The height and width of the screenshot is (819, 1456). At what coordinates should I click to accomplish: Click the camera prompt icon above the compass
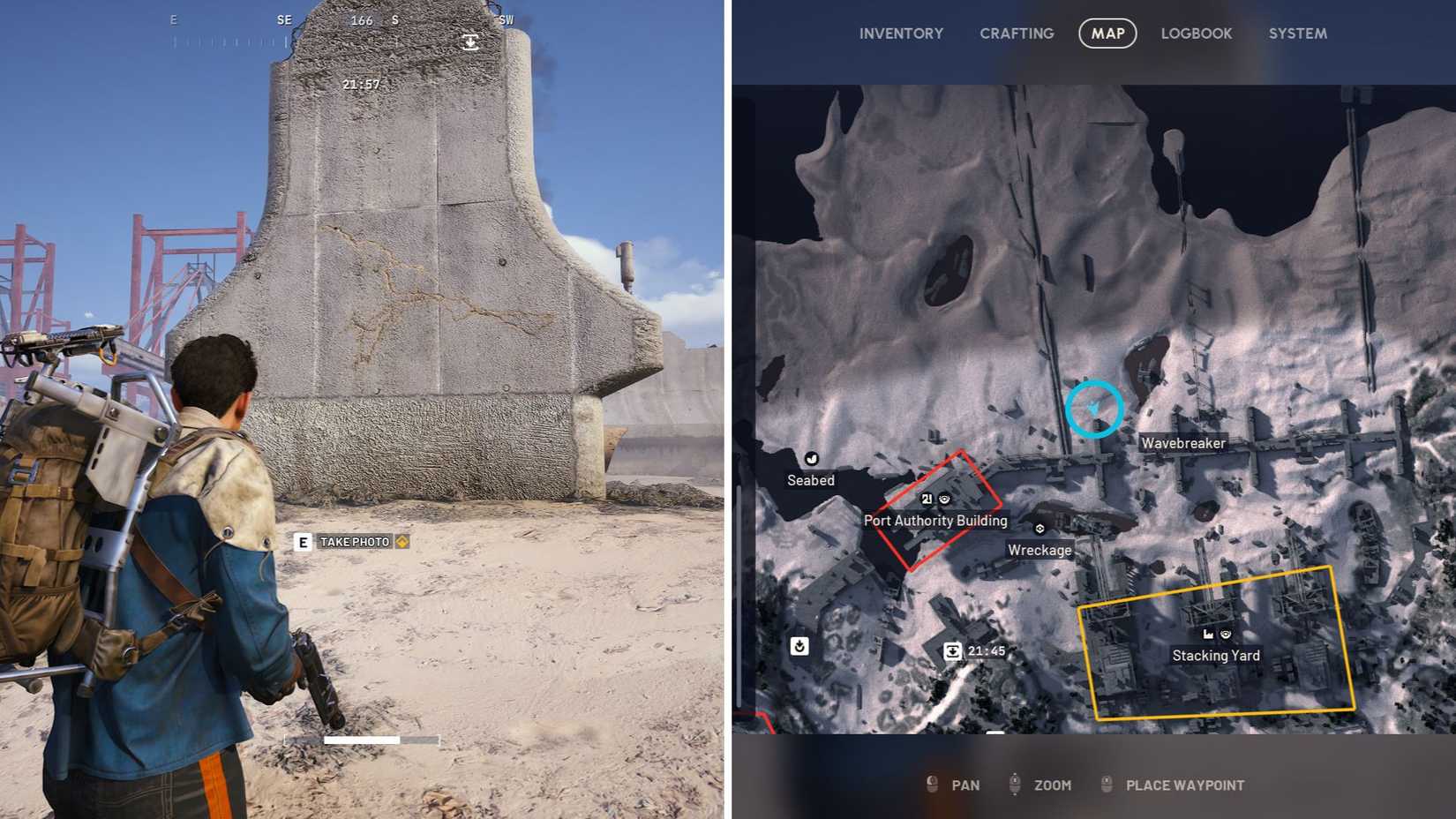[x=469, y=41]
